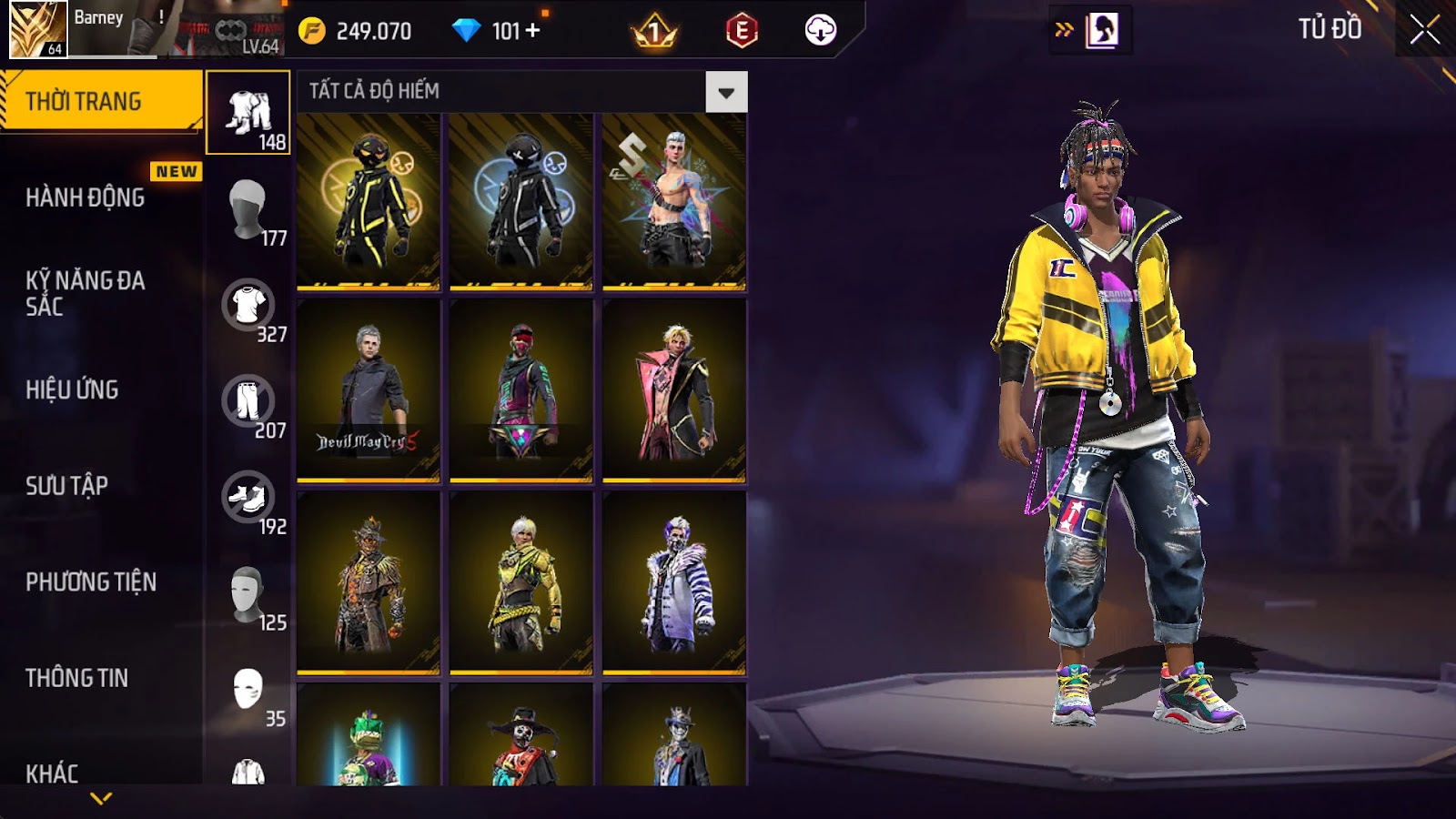Open Kỹ Năng Đa Sắc section
This screenshot has width=1456, height=819.
[x=86, y=293]
